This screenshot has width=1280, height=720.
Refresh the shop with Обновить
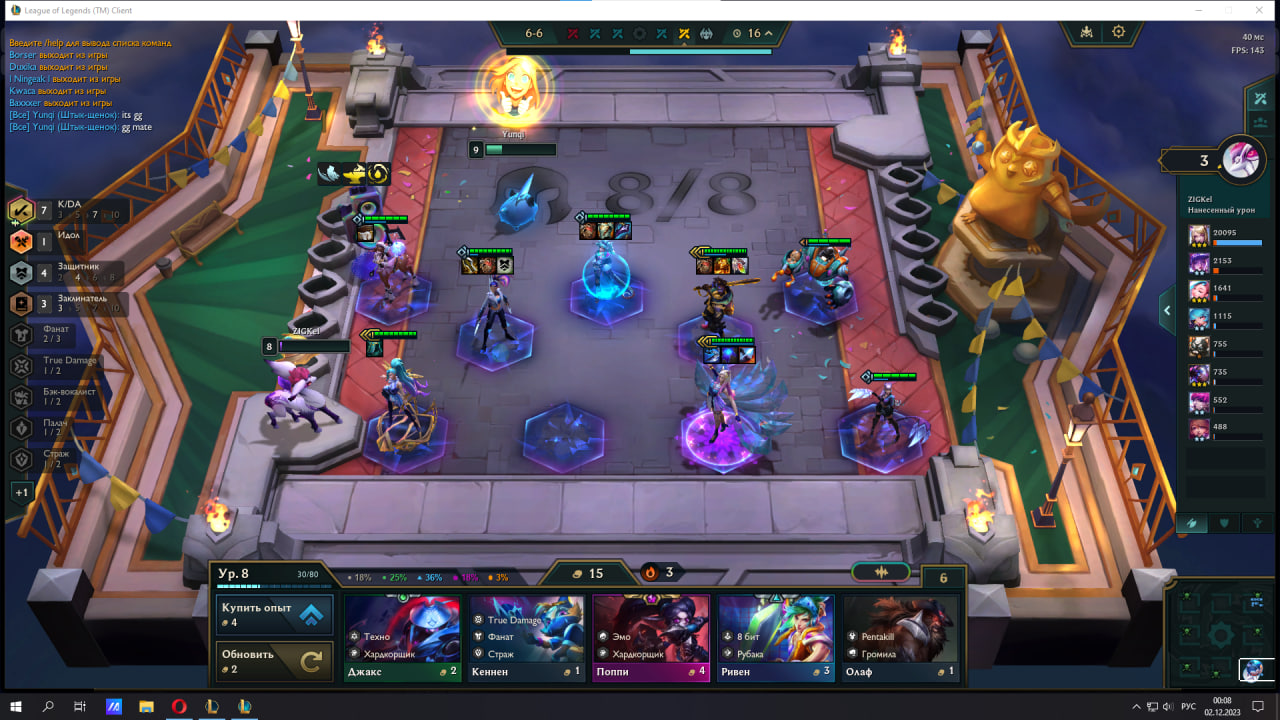274,661
